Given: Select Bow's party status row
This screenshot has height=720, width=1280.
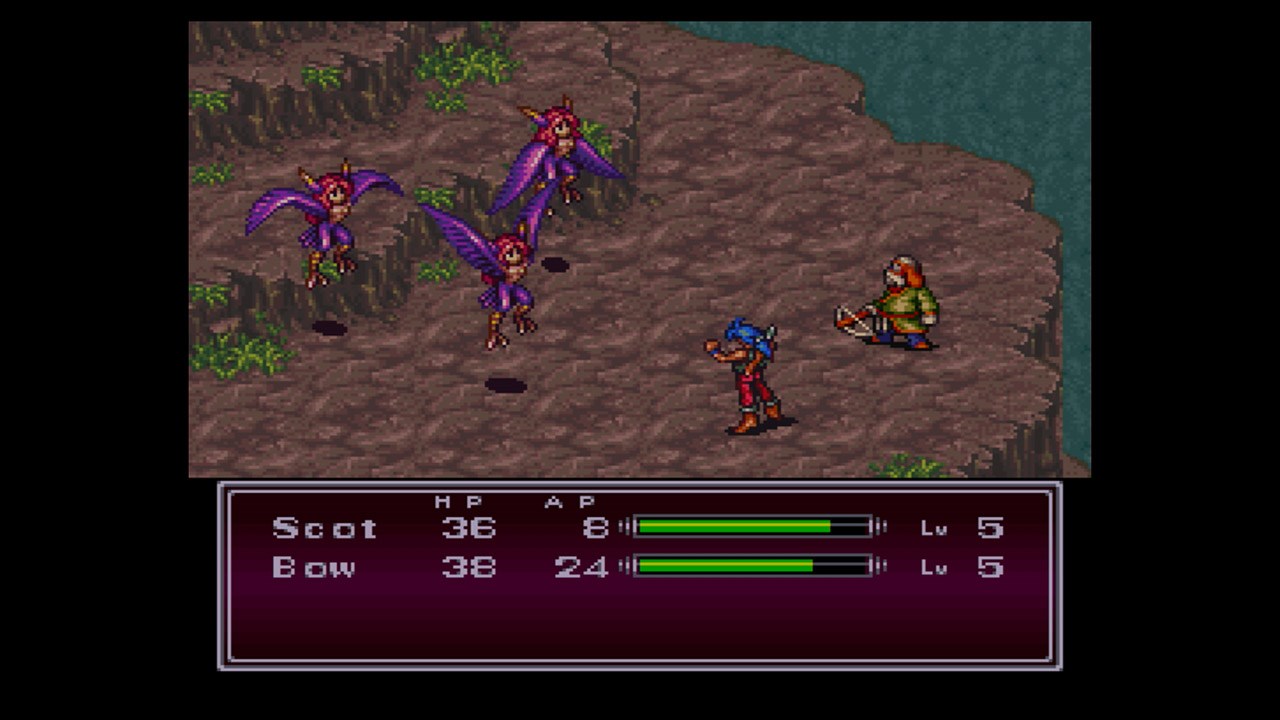Looking at the screenshot, I should click(x=638, y=567).
